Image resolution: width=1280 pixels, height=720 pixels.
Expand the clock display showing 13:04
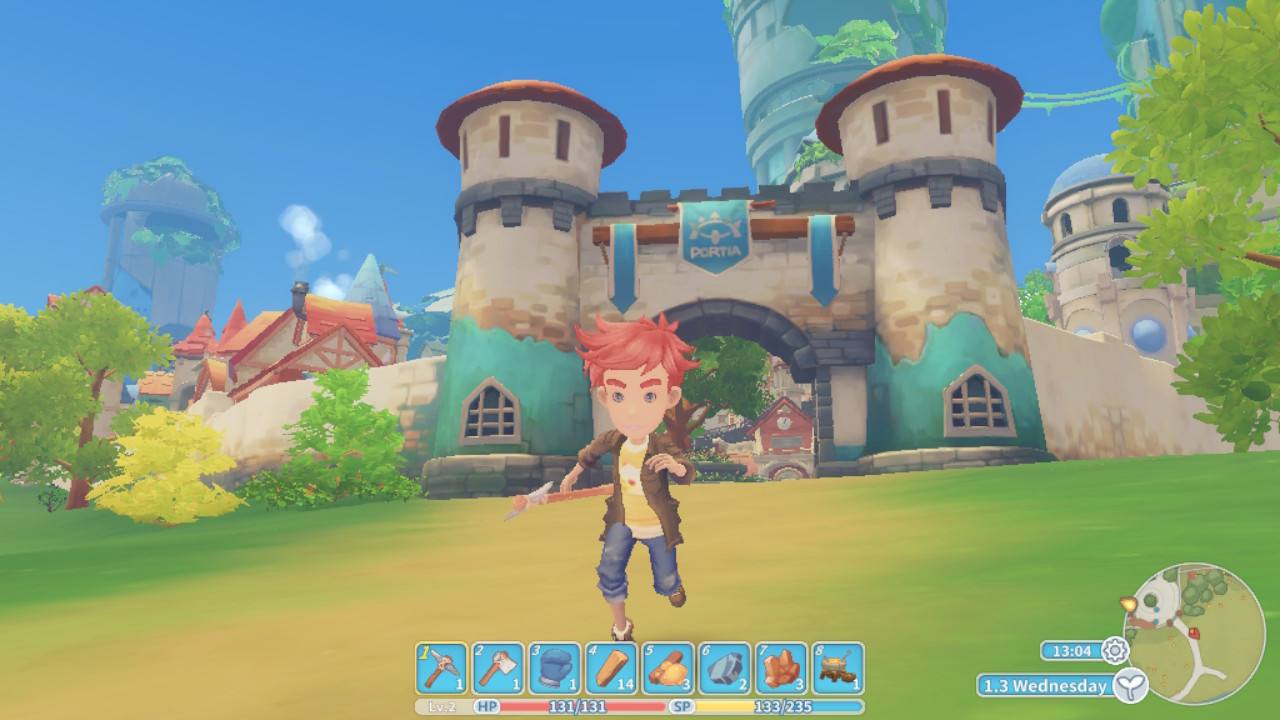click(1072, 651)
